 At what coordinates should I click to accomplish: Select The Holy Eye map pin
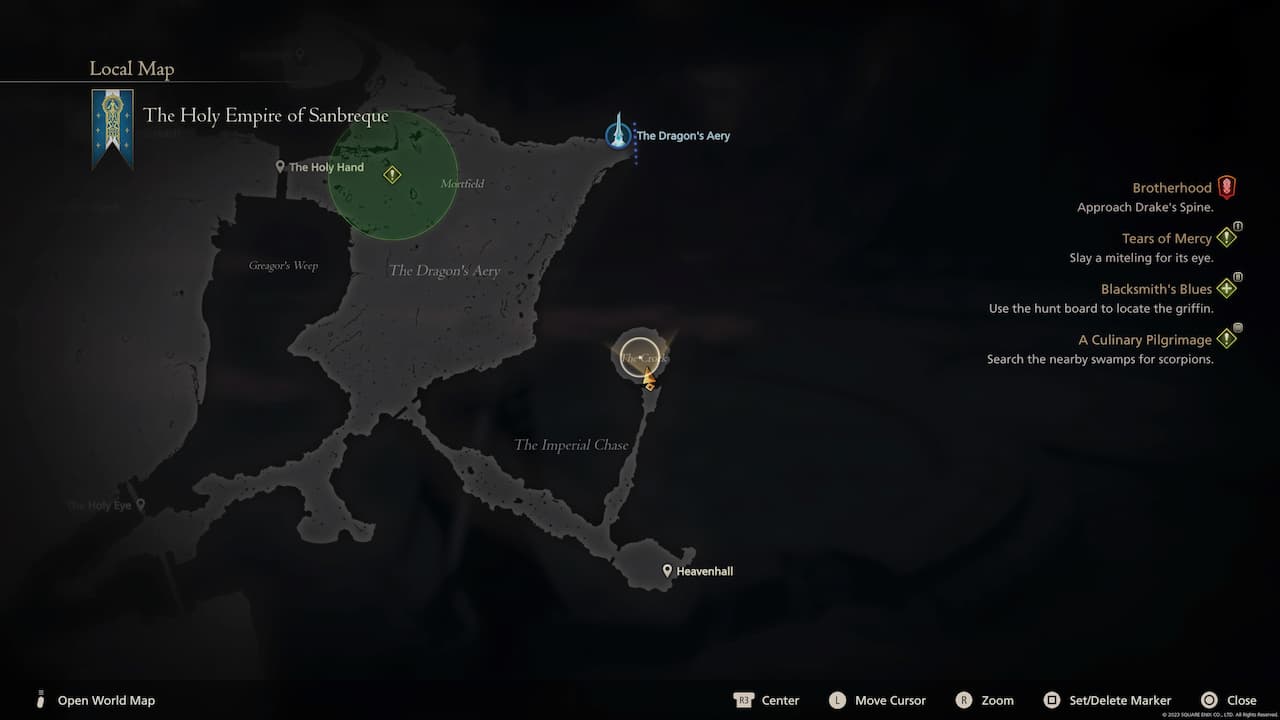(140, 505)
